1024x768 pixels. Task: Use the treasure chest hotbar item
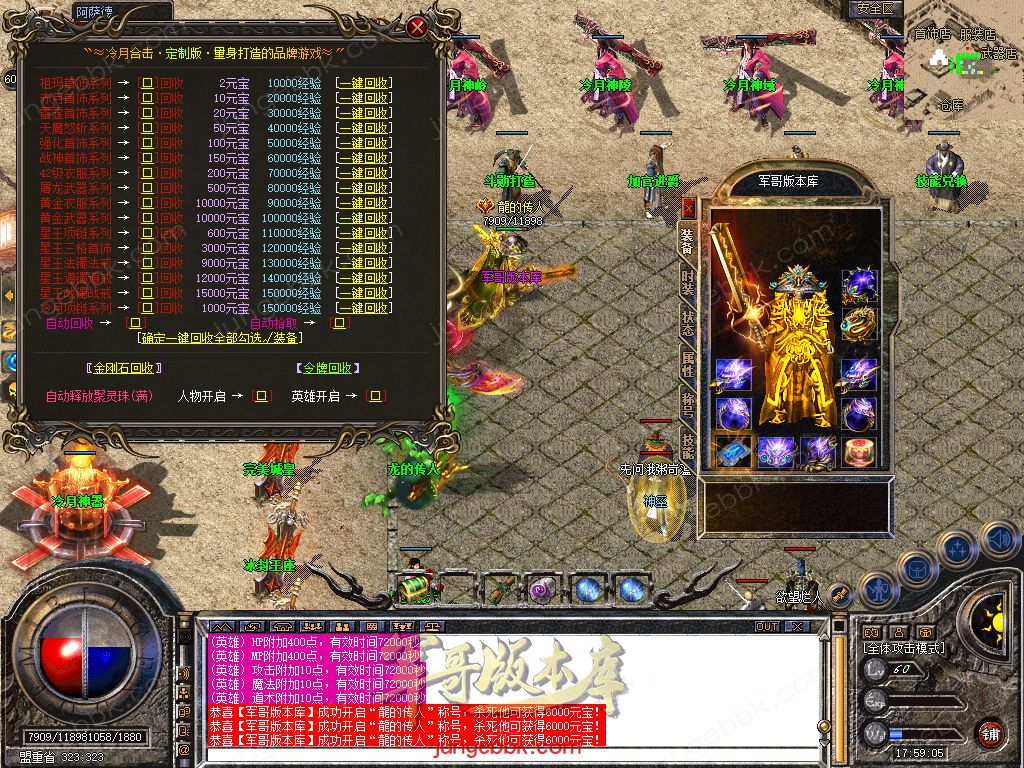point(413,589)
